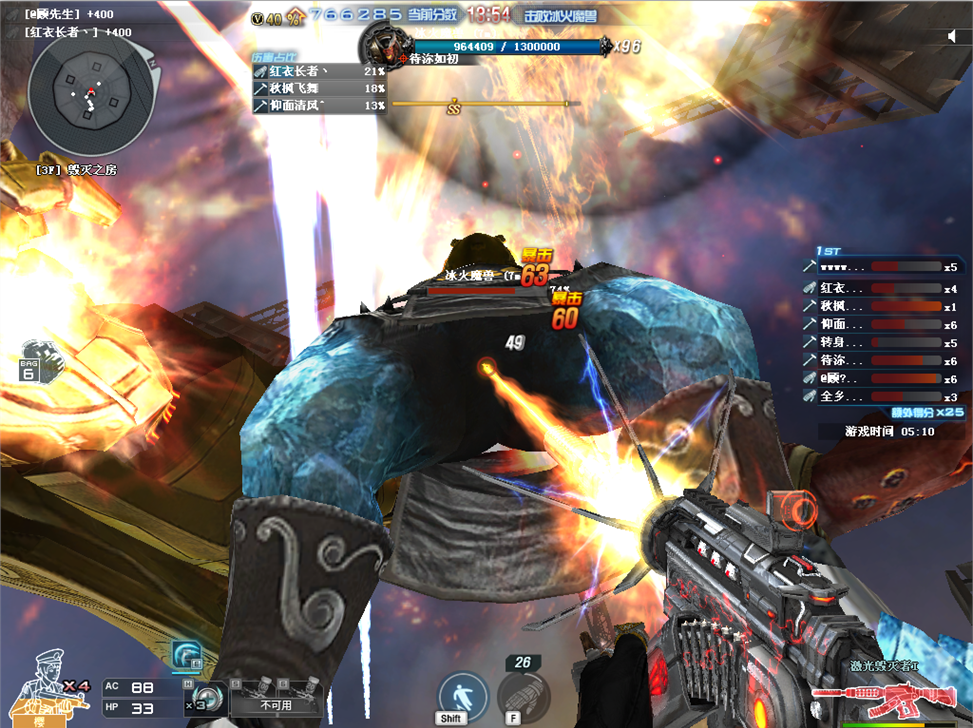973x728 pixels.
Task: Activate the glove skill marked F
Action: click(x=523, y=694)
